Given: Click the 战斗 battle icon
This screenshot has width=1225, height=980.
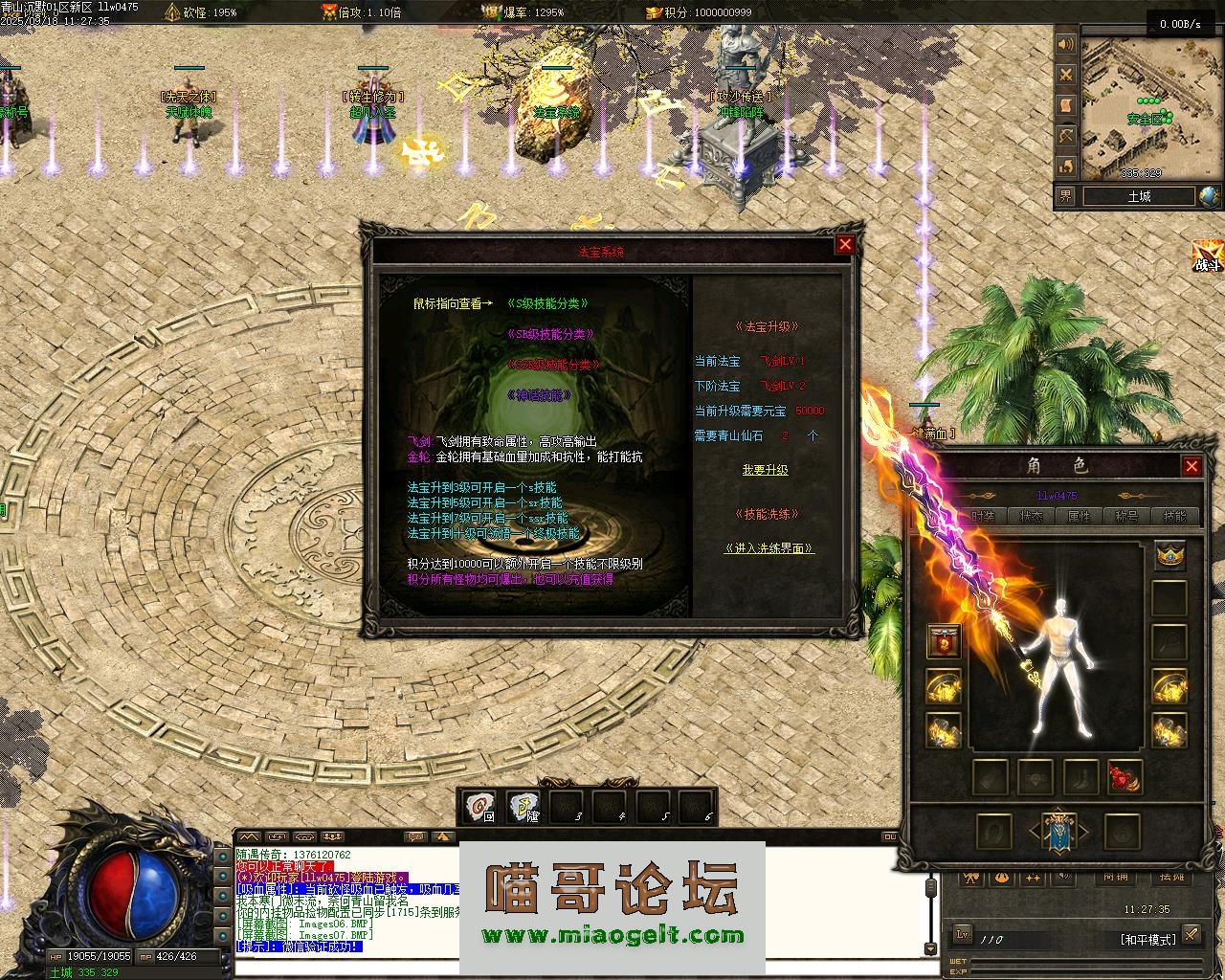Looking at the screenshot, I should click(1208, 256).
